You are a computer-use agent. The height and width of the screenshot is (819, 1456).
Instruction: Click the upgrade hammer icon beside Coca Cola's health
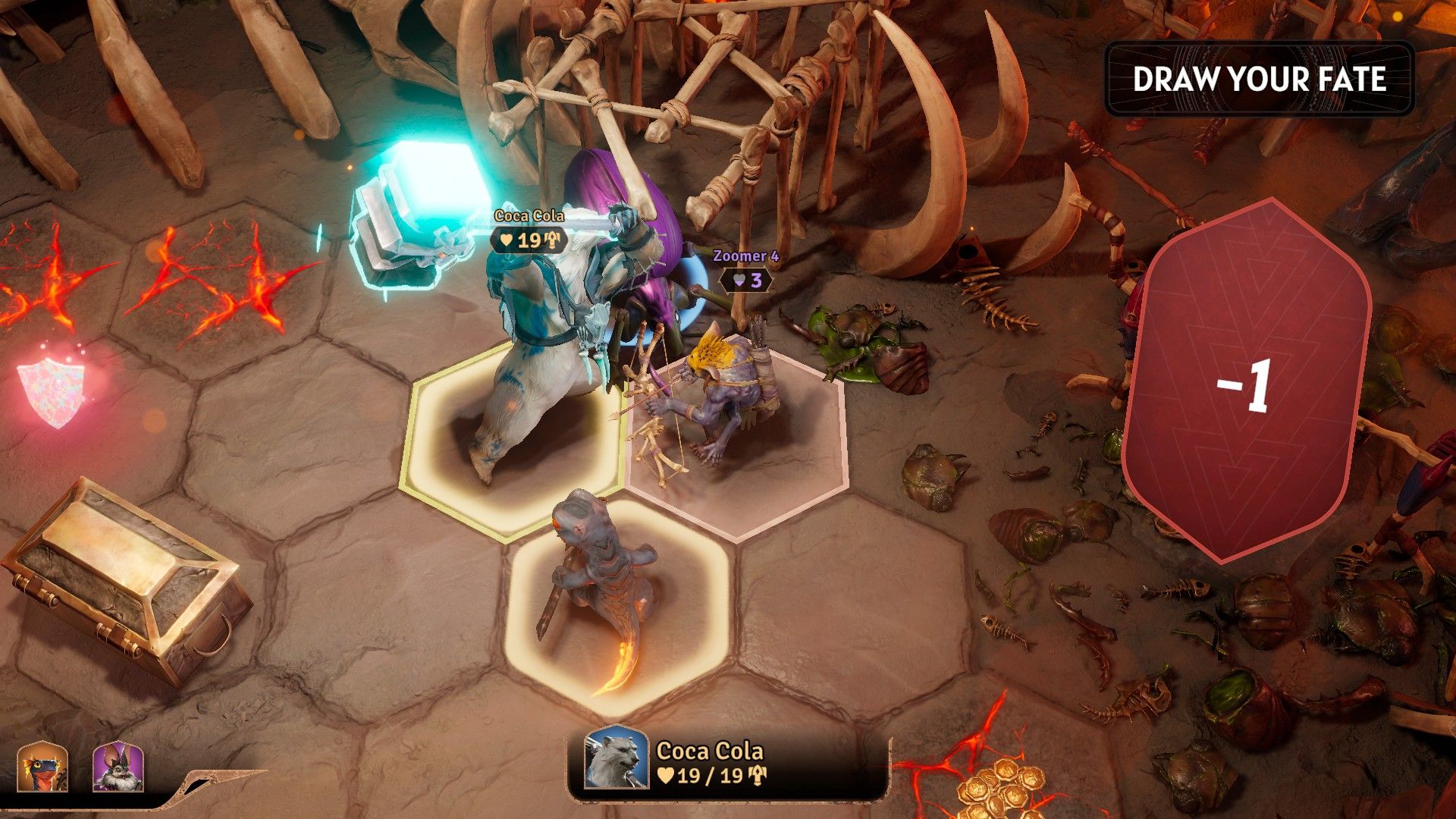click(757, 775)
